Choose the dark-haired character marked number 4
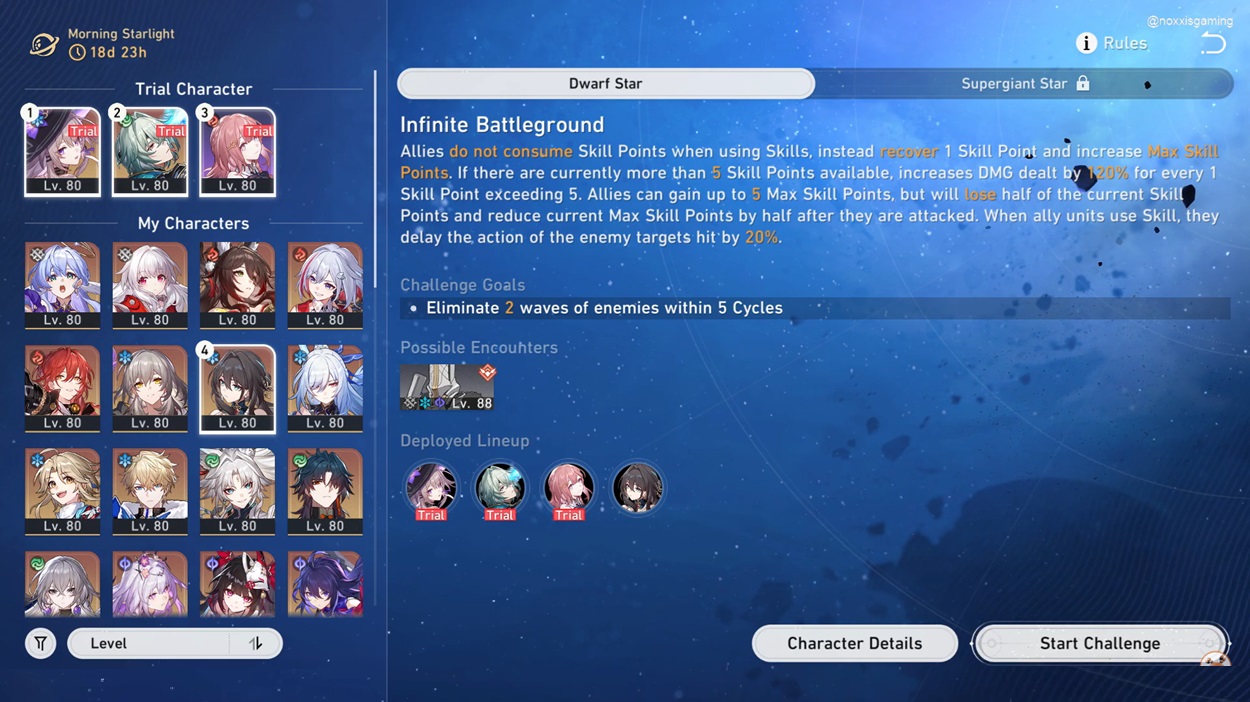Viewport: 1250px width, 702px height. pos(237,388)
